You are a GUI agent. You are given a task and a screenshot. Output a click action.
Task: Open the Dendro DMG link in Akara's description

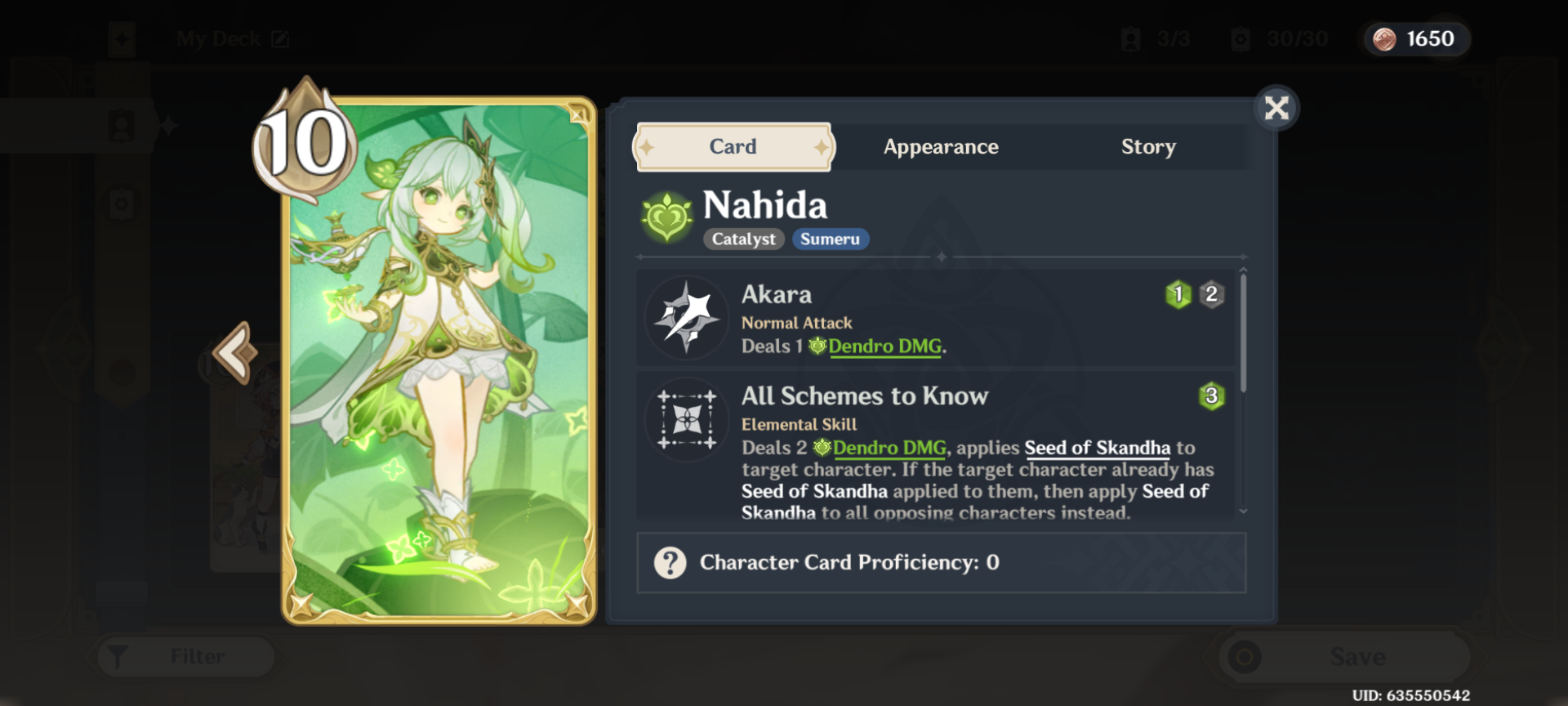[x=885, y=346]
